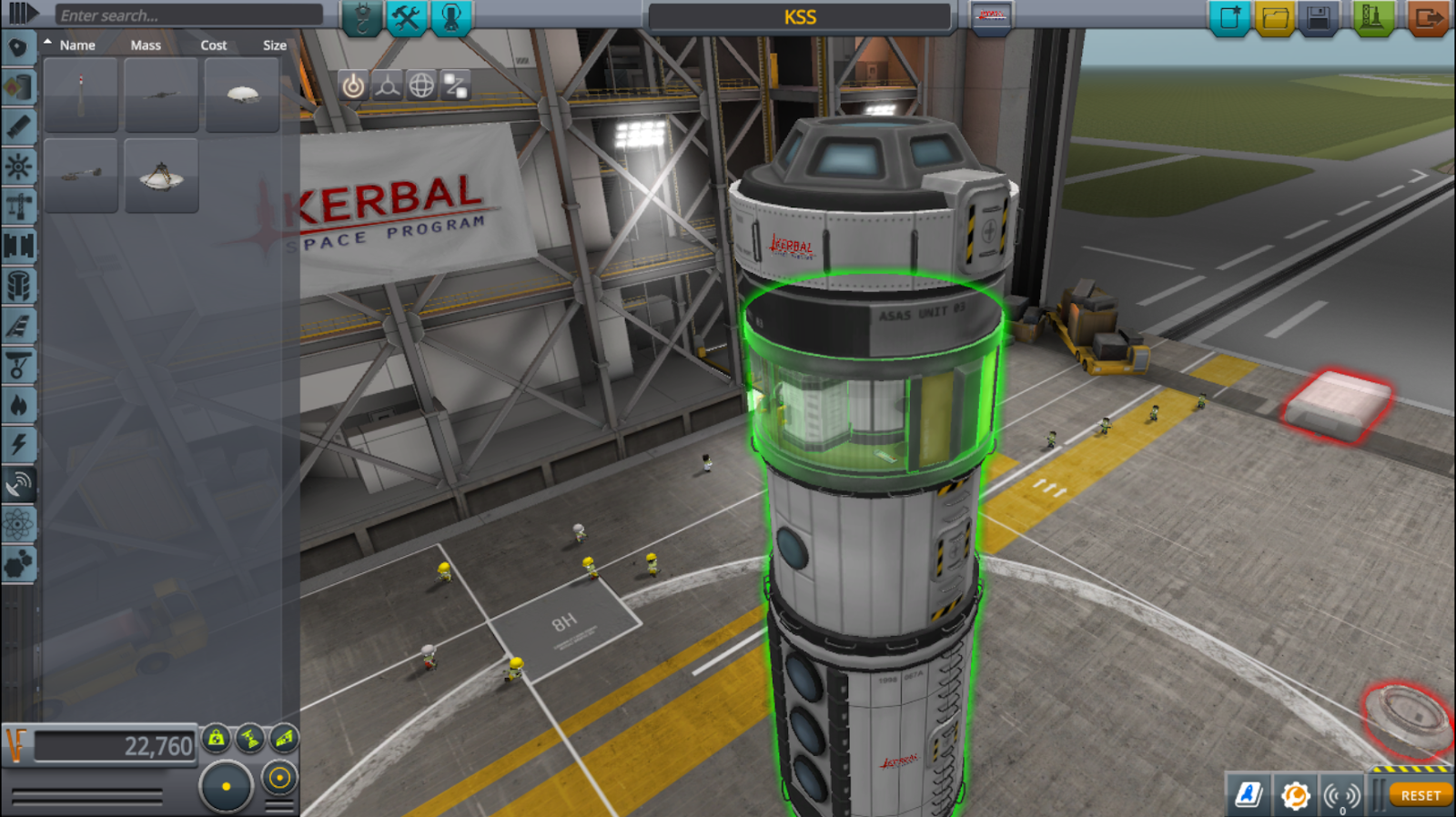Load a saved craft via folder icon

coord(1274,17)
